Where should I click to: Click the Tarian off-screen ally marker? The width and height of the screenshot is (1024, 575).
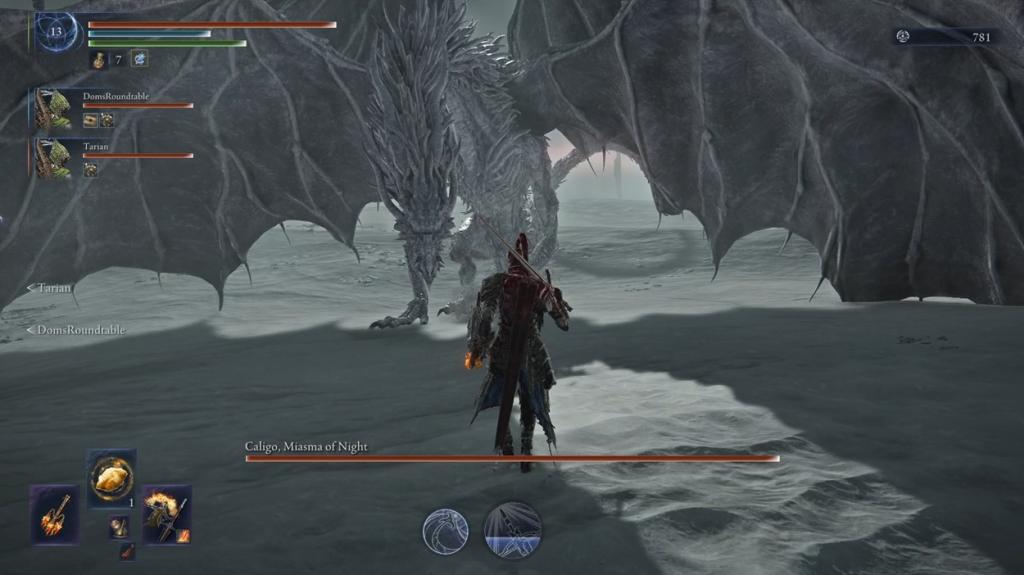click(x=49, y=288)
